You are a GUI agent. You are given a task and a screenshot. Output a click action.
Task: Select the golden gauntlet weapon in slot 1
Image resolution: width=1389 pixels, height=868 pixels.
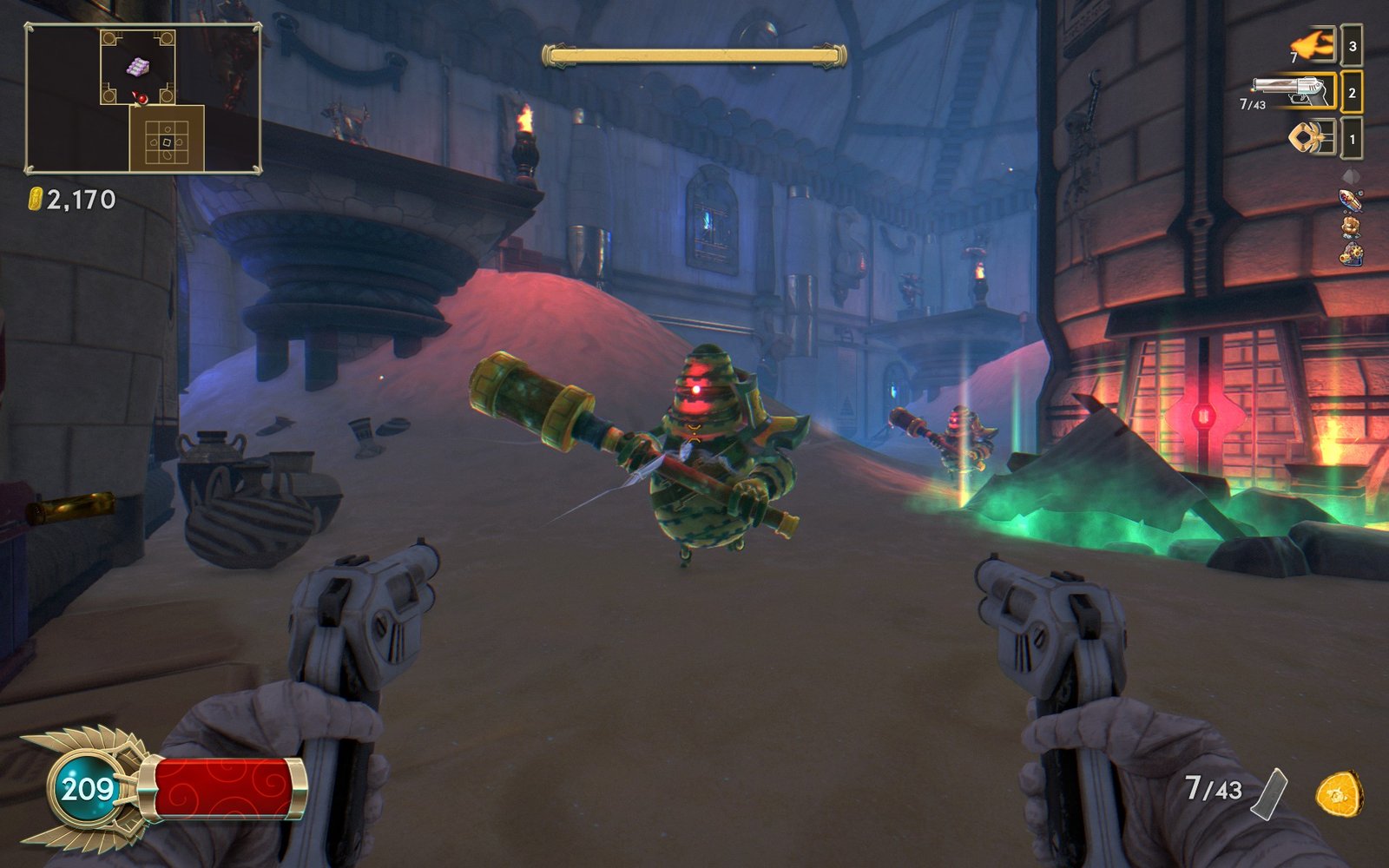1312,137
